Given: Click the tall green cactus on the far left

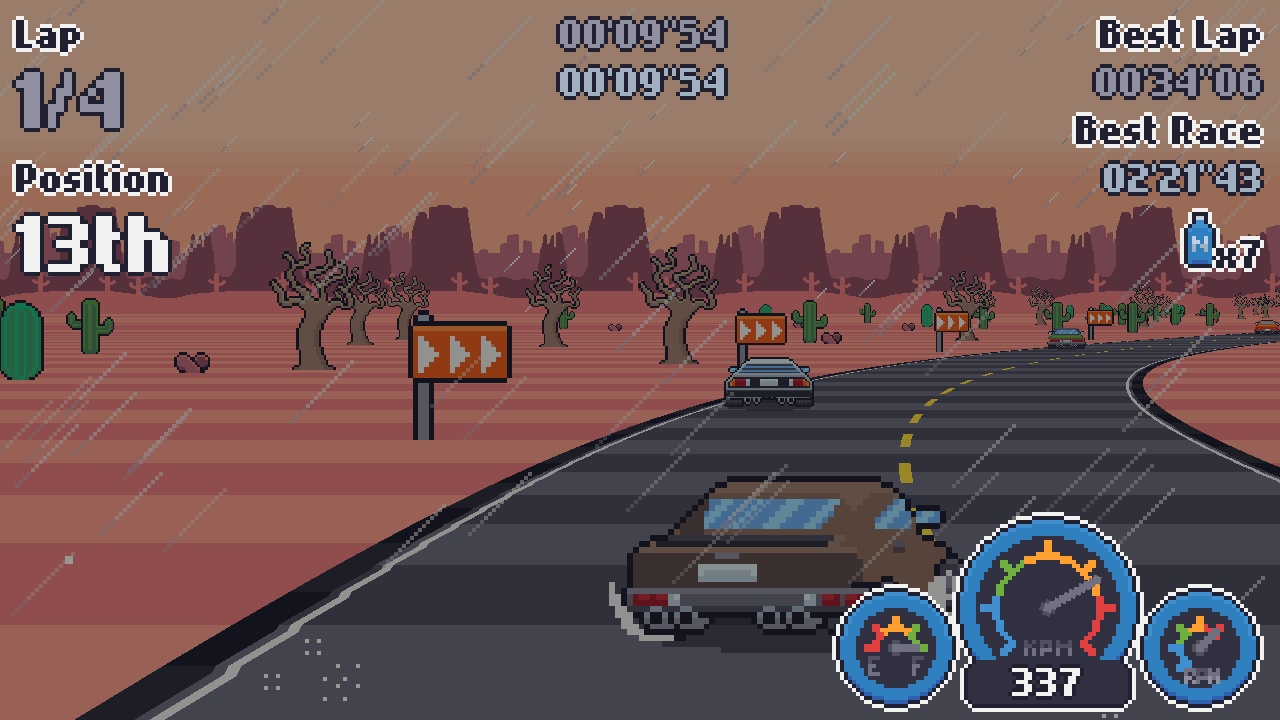Looking at the screenshot, I should pyautogui.click(x=18, y=340).
